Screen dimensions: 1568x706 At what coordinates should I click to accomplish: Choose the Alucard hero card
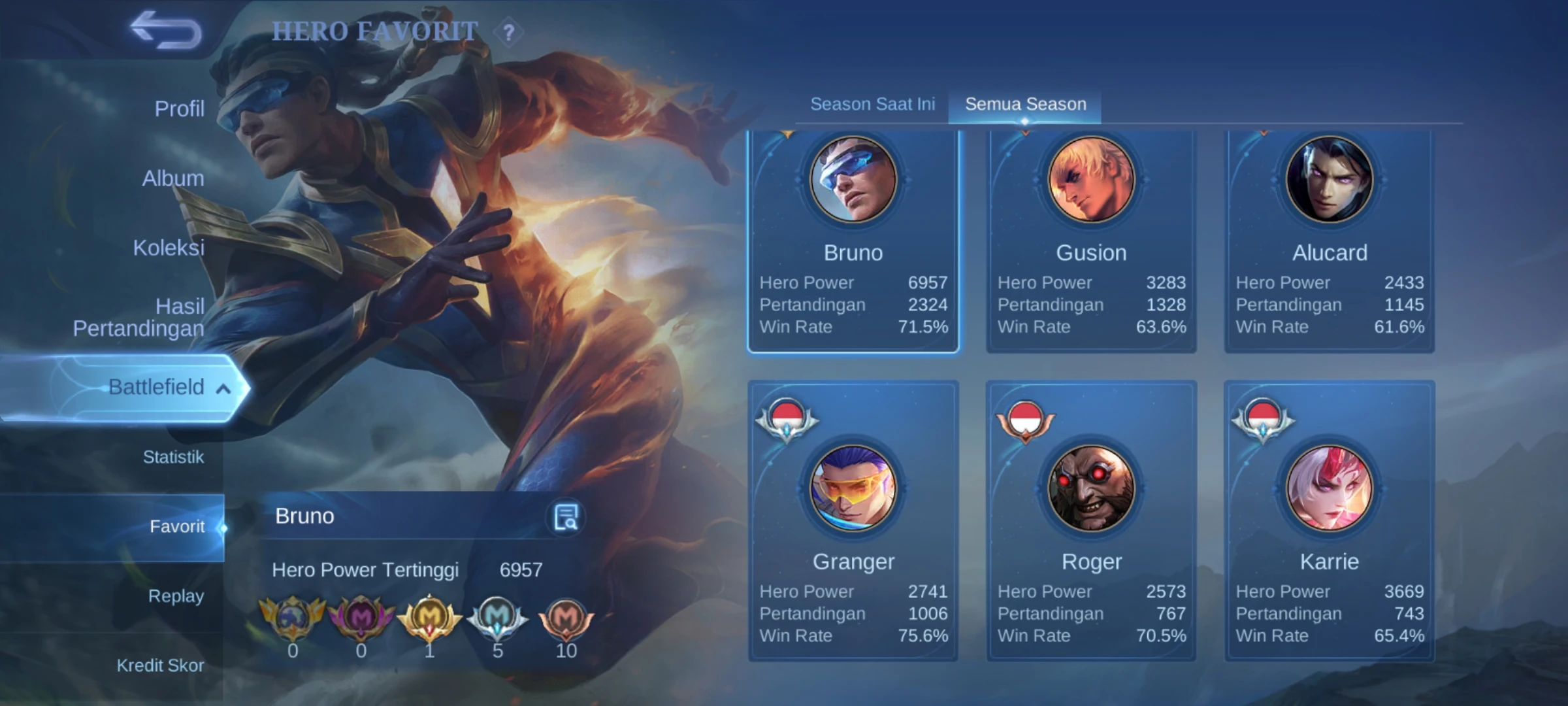tap(1329, 242)
